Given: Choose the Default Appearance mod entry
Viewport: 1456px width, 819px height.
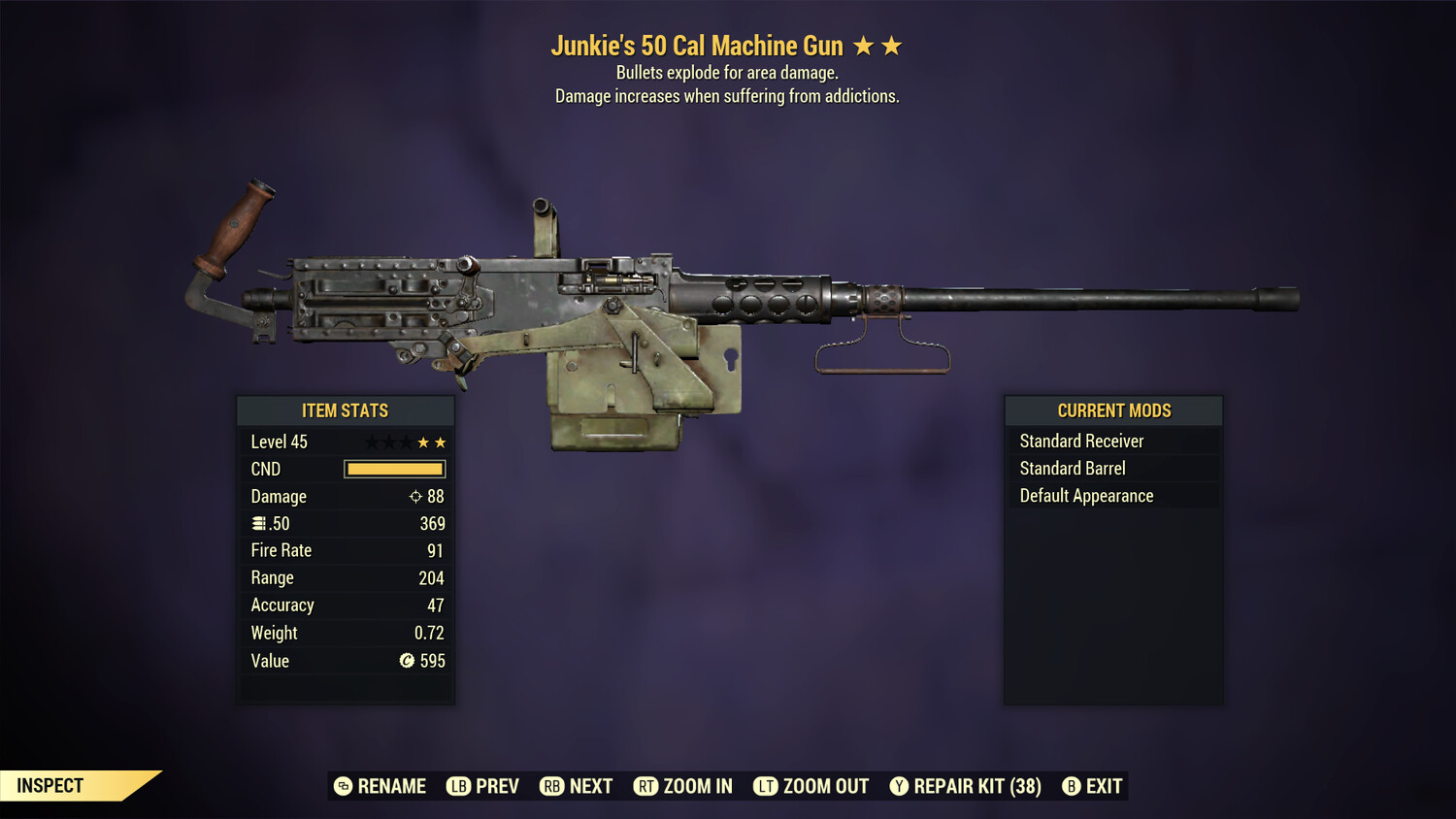Looking at the screenshot, I should [1085, 495].
